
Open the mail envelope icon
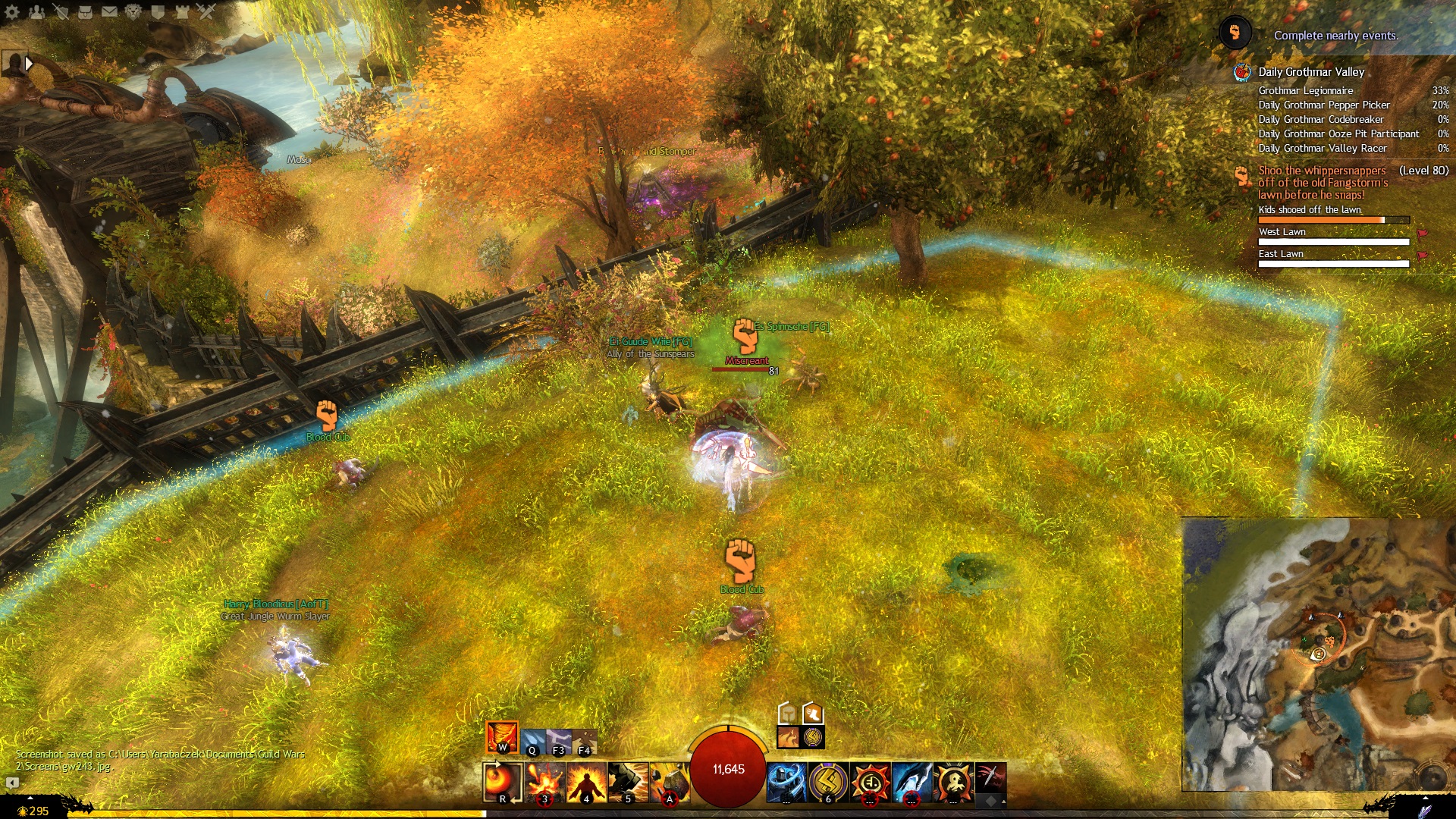point(109,11)
